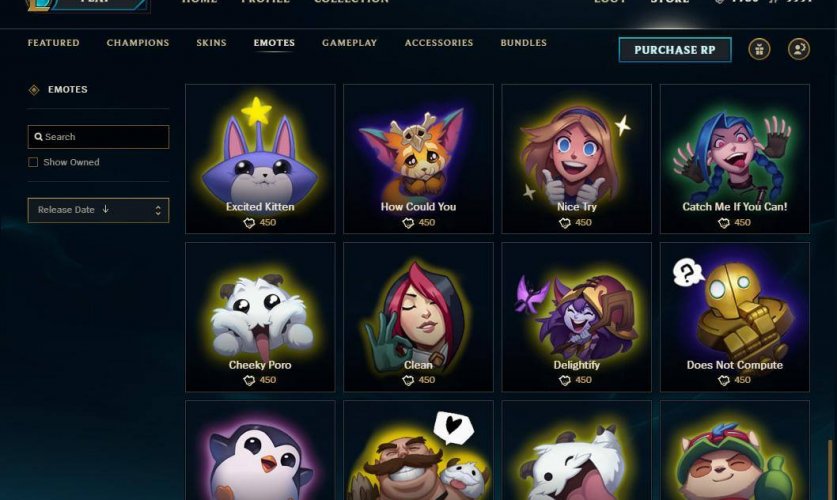The height and width of the screenshot is (500, 837).
Task: Pick the Nice Try emote
Action: click(576, 158)
